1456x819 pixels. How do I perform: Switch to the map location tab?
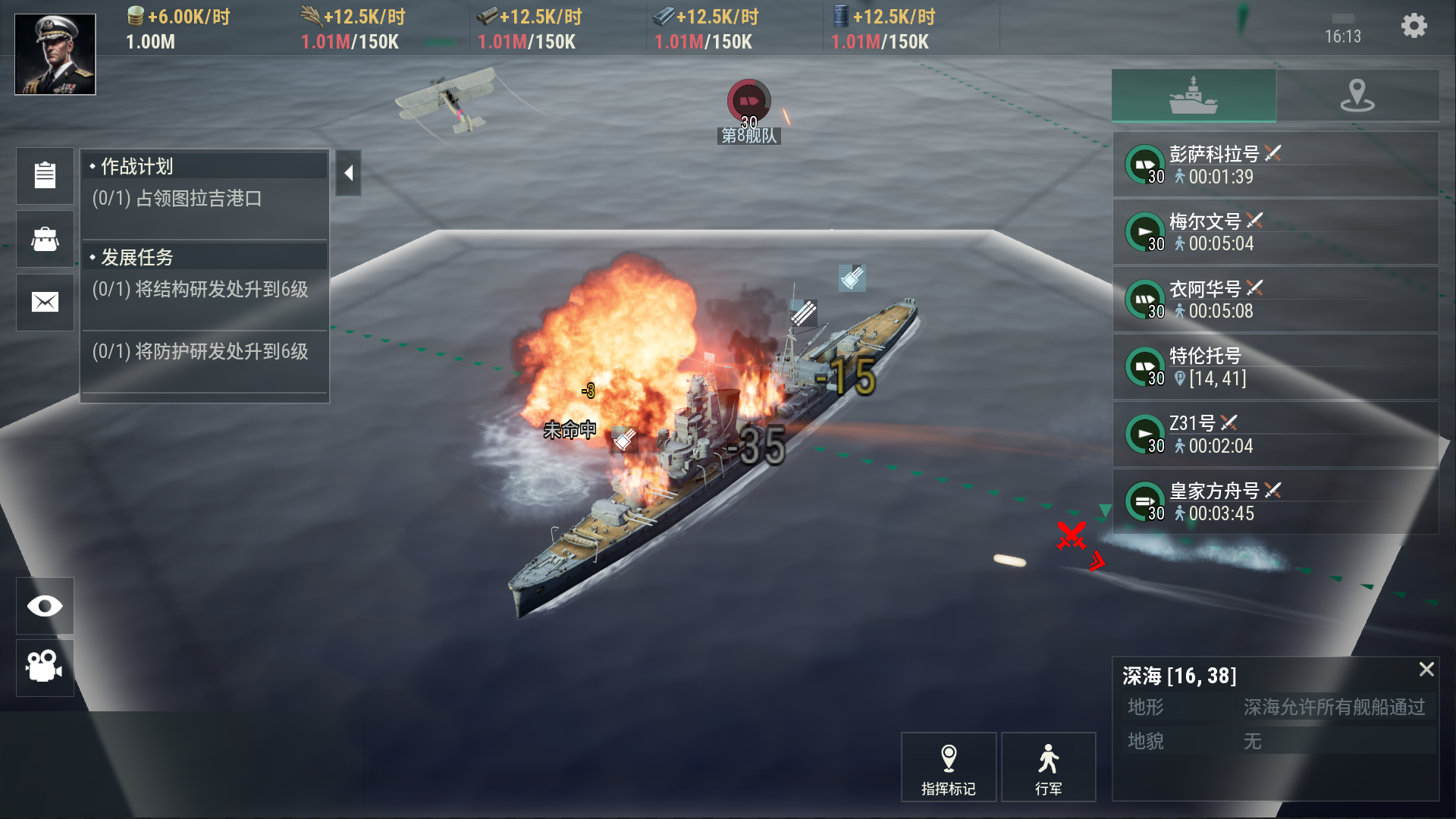pos(1357,96)
